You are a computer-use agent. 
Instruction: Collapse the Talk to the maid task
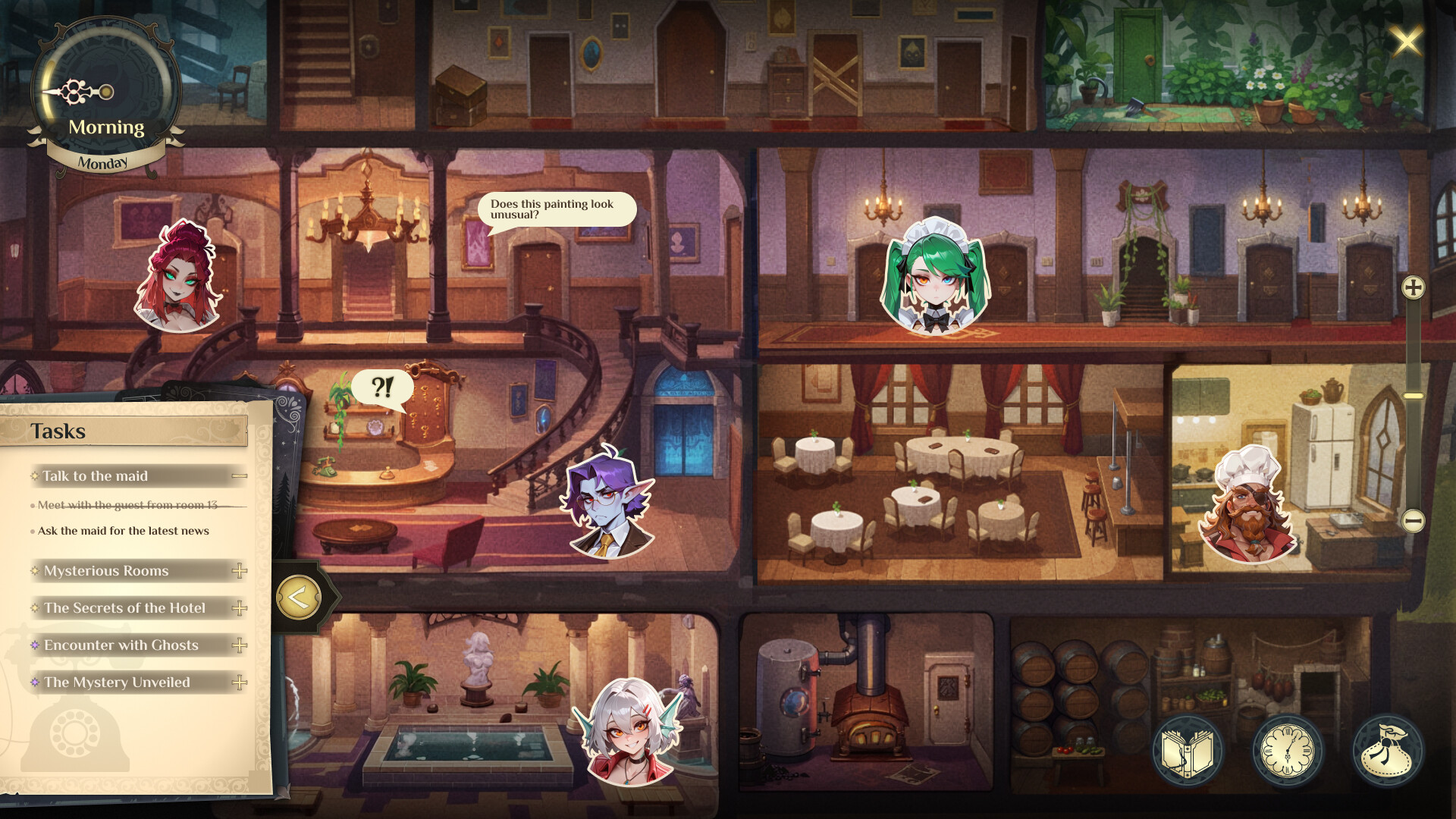tap(240, 476)
